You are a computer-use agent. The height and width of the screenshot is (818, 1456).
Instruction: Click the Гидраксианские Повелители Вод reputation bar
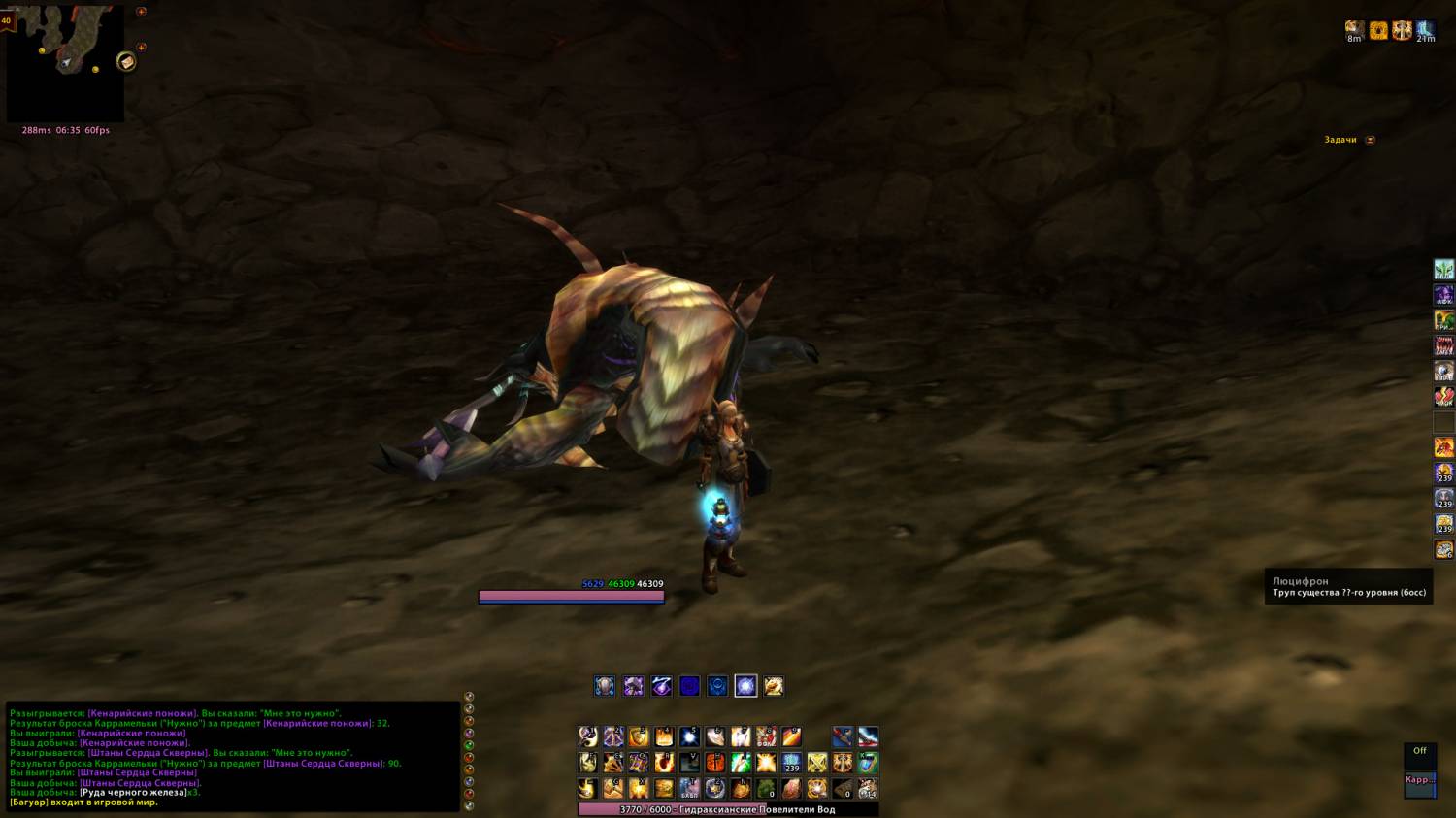tap(728, 809)
